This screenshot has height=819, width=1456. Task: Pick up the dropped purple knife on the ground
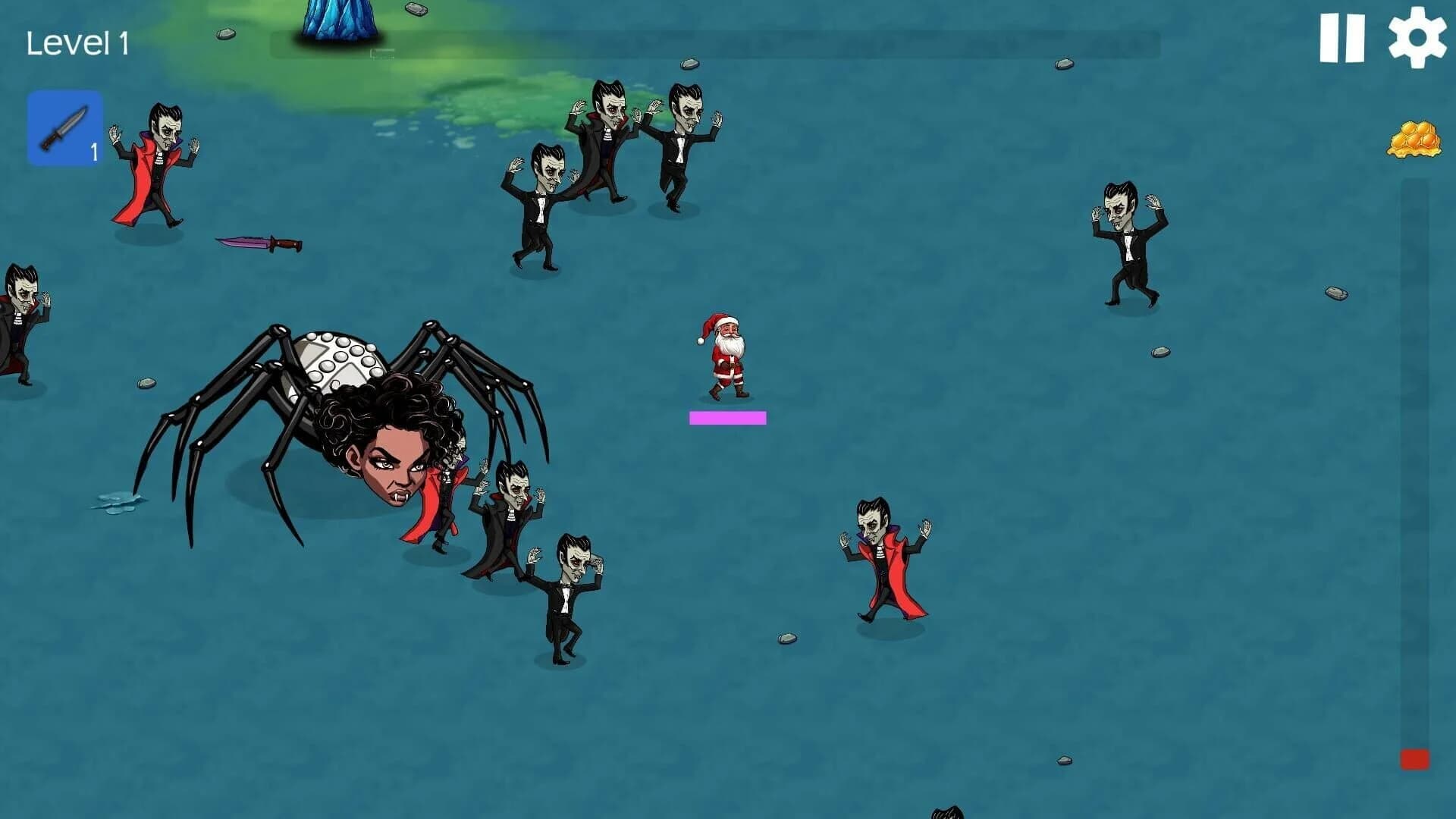coord(258,243)
